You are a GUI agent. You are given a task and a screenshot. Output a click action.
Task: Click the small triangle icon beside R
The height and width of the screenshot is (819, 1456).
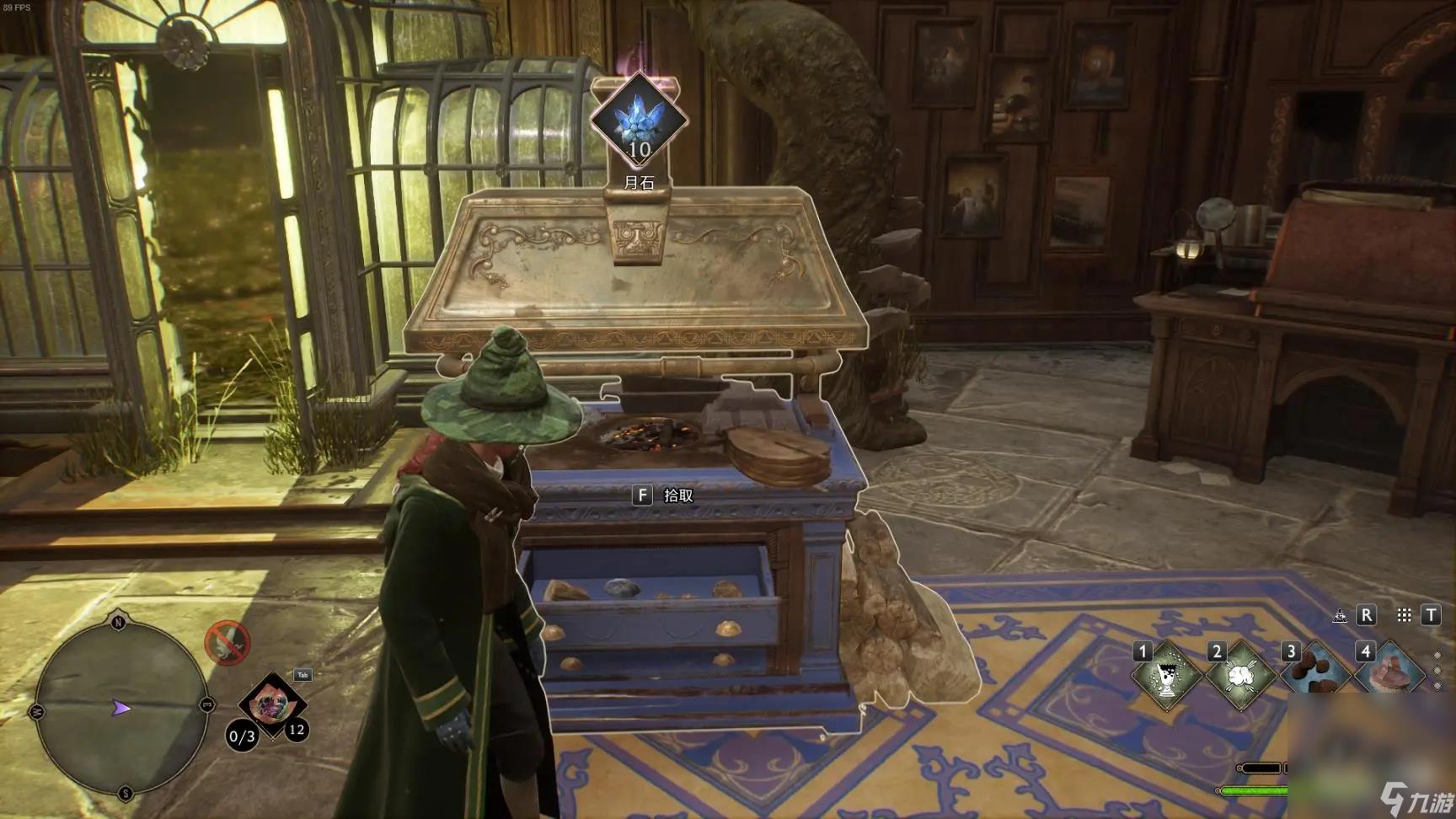(x=1340, y=616)
